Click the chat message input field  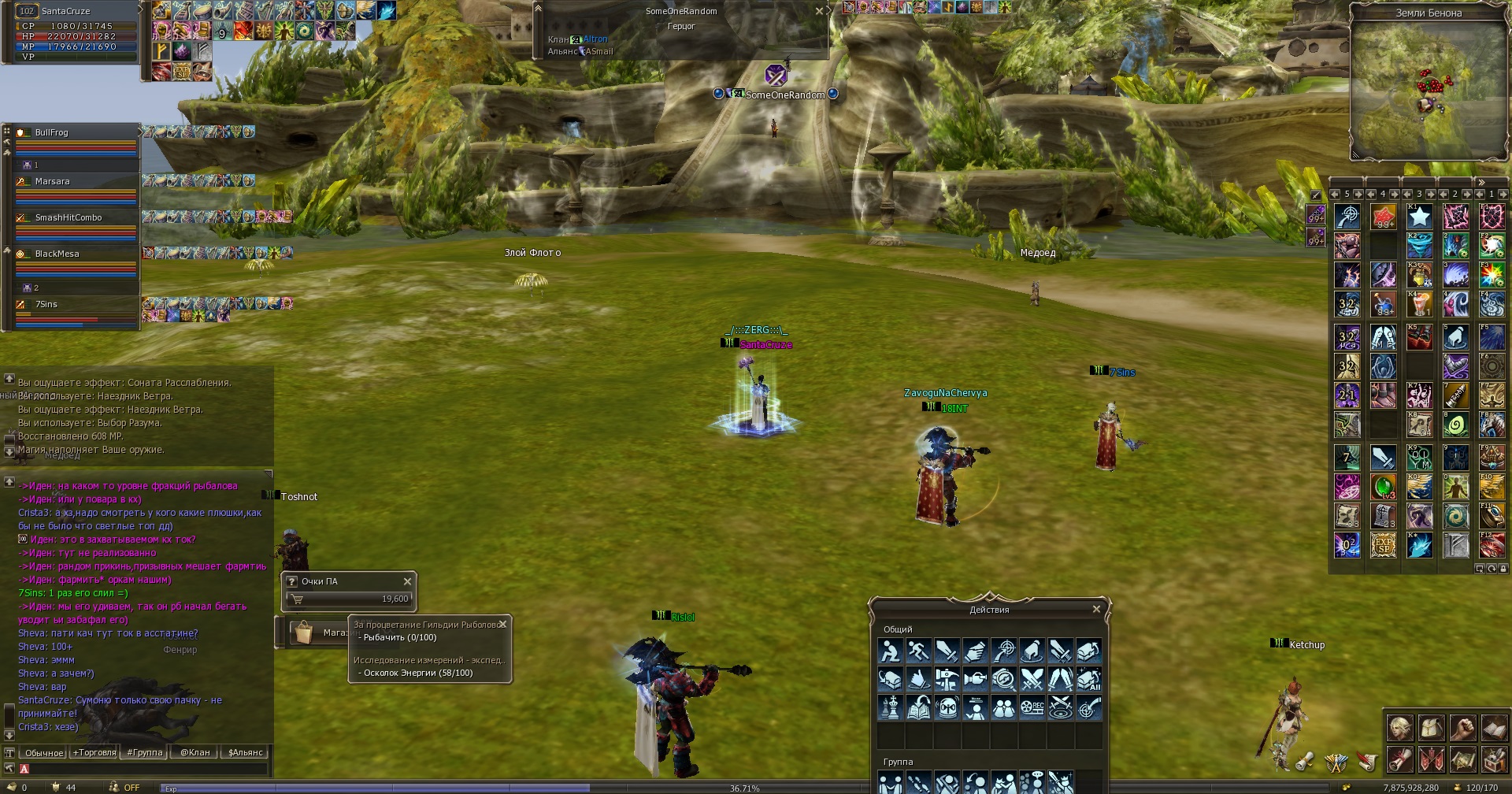150,769
